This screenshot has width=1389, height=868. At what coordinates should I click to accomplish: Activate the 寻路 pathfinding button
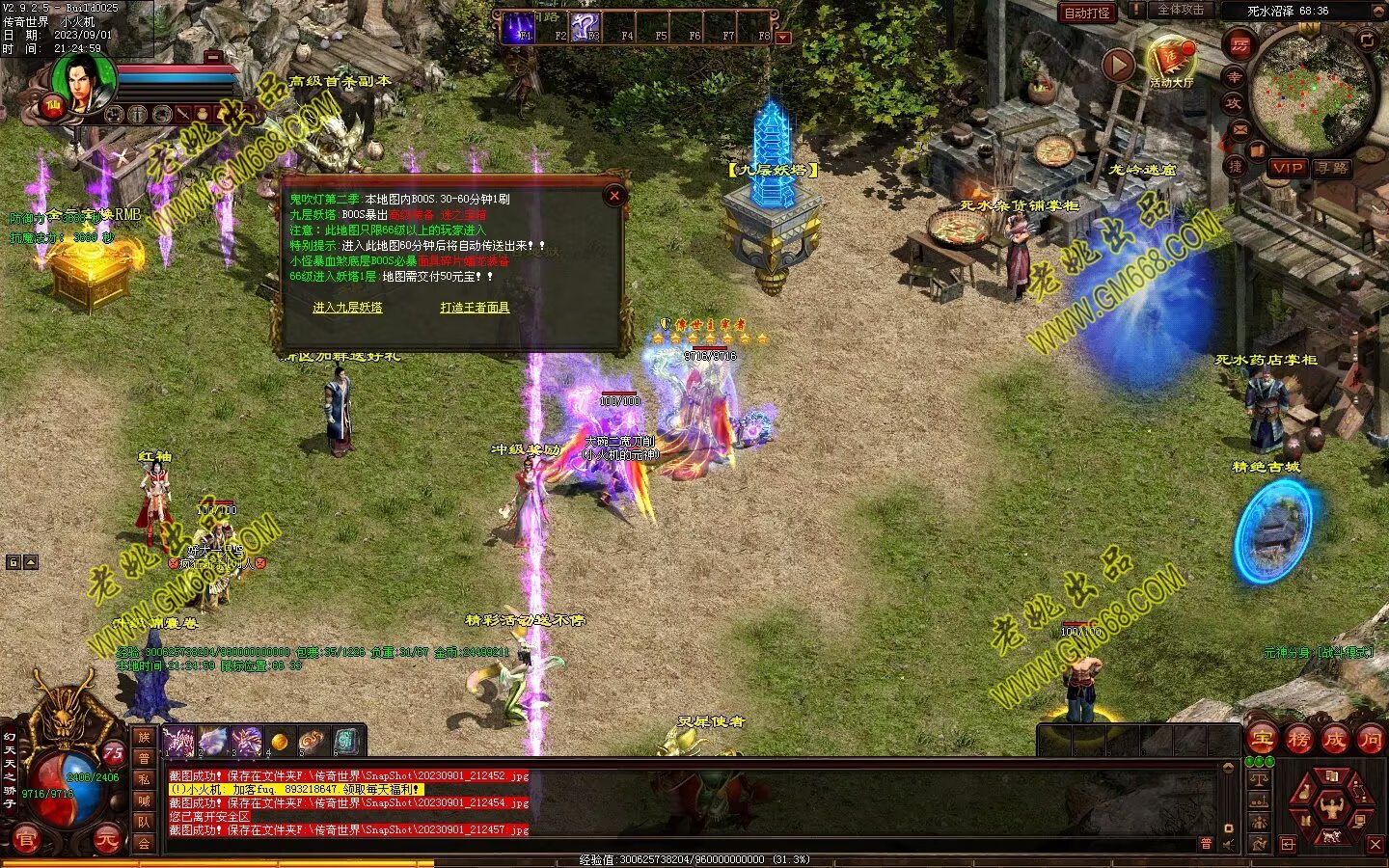click(1332, 168)
